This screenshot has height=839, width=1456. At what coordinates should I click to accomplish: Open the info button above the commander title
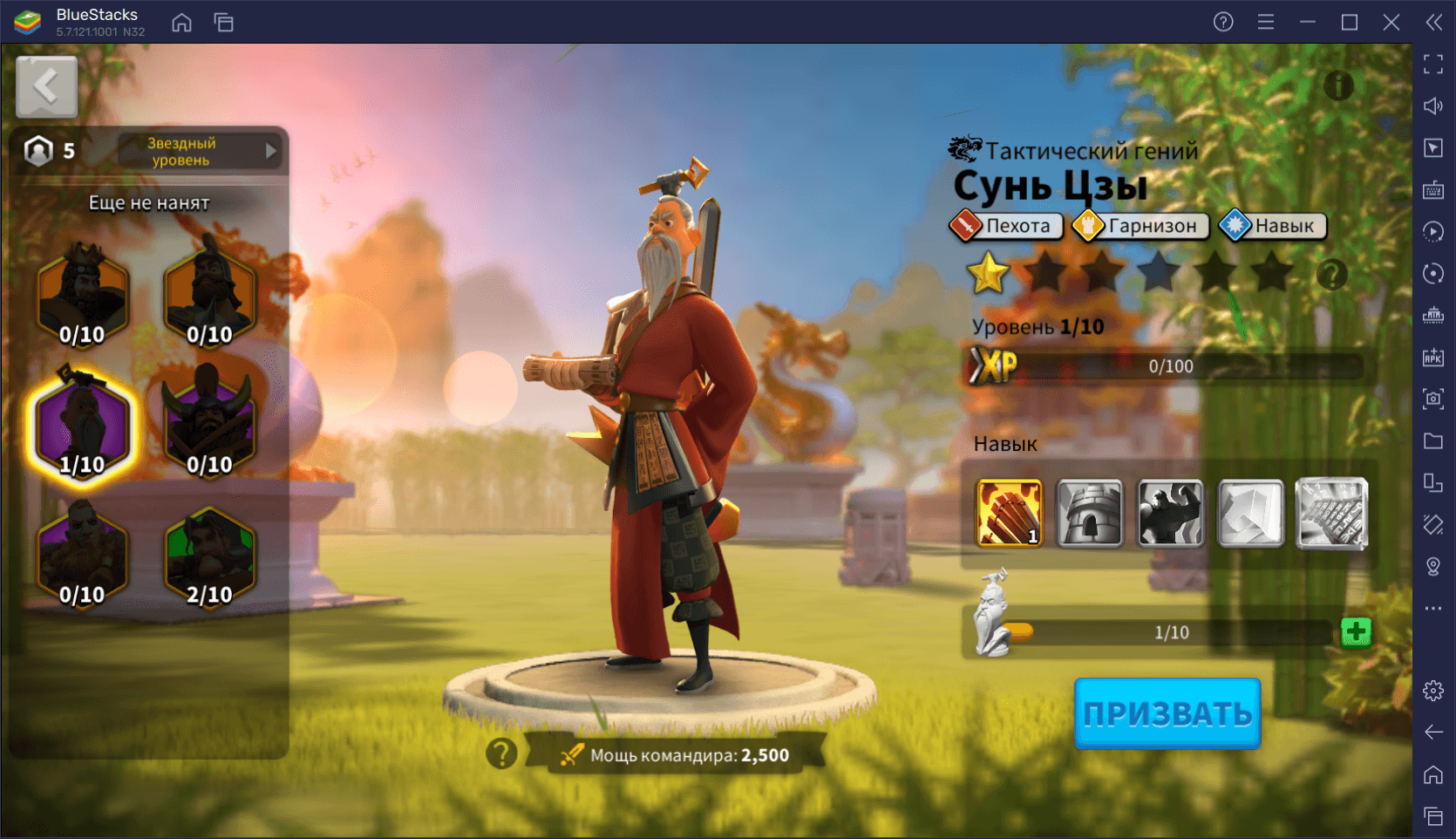1338,85
